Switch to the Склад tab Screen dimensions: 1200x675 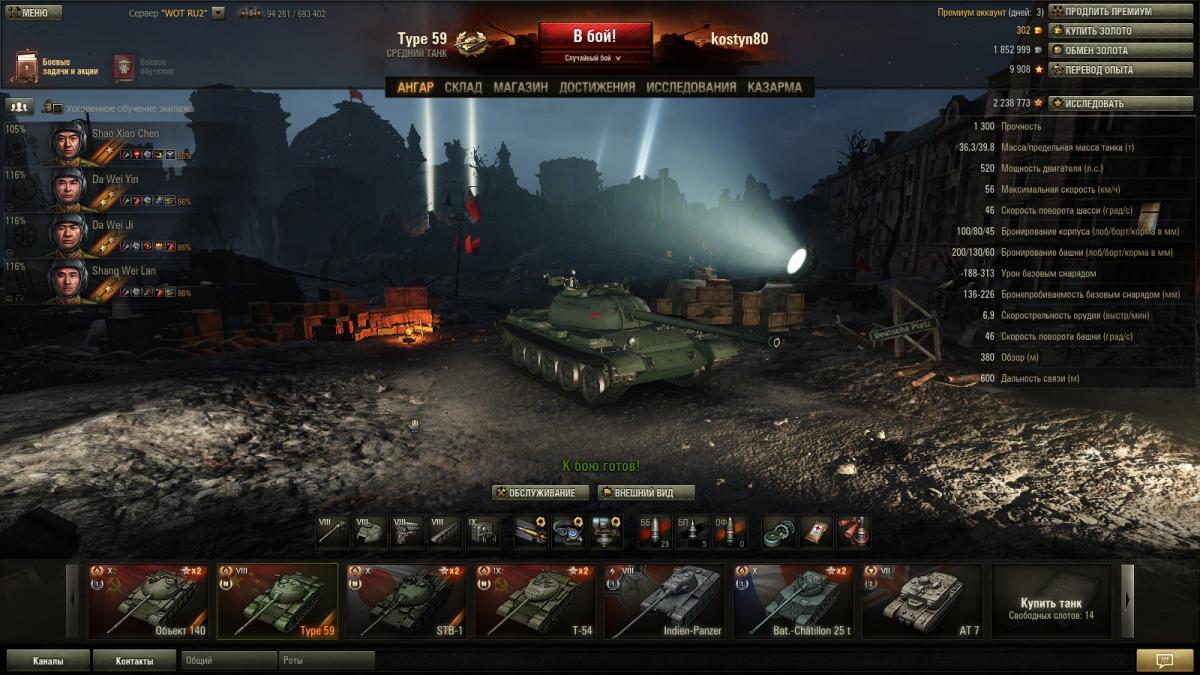tap(463, 87)
